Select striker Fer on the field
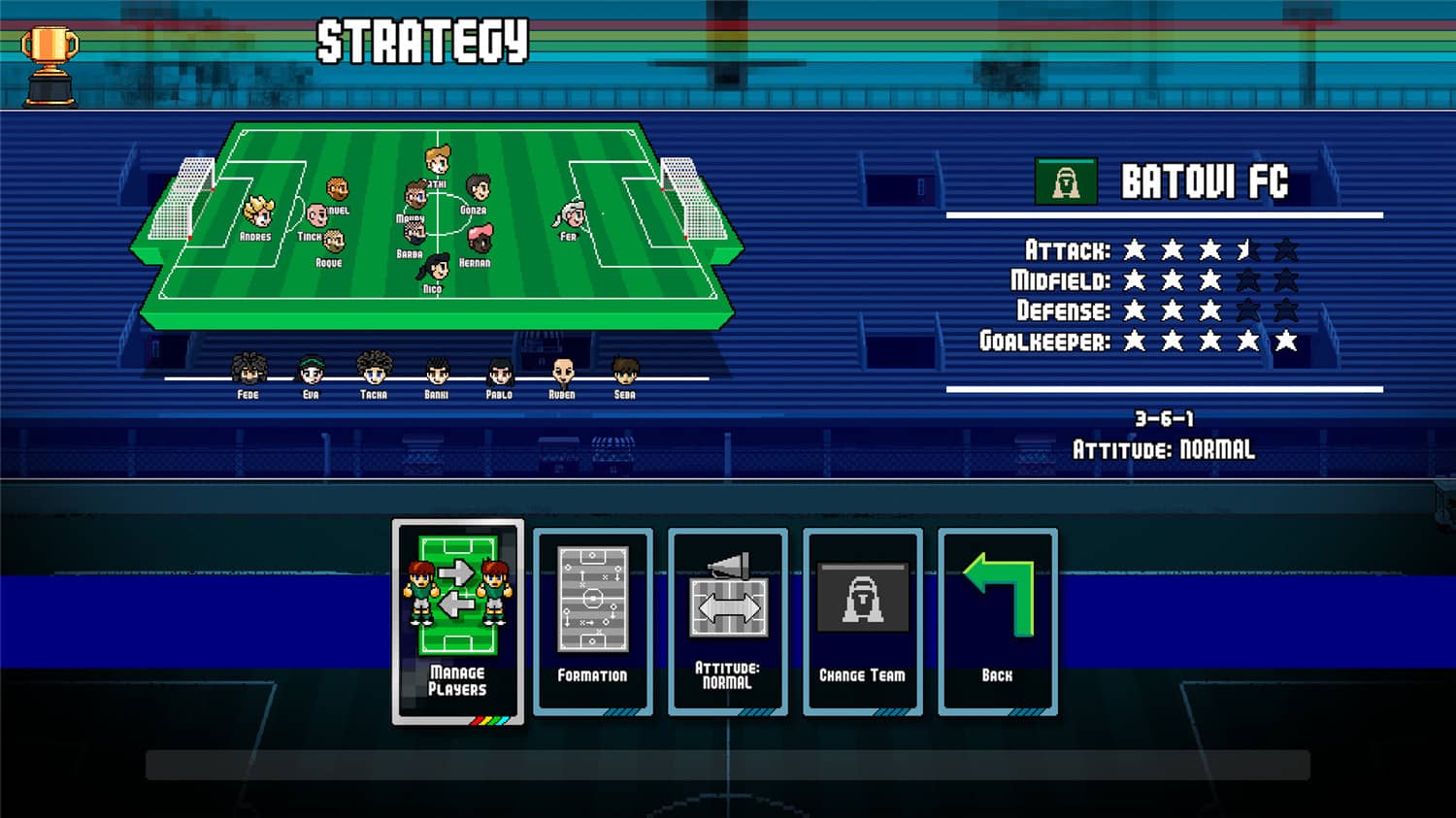 (571, 212)
